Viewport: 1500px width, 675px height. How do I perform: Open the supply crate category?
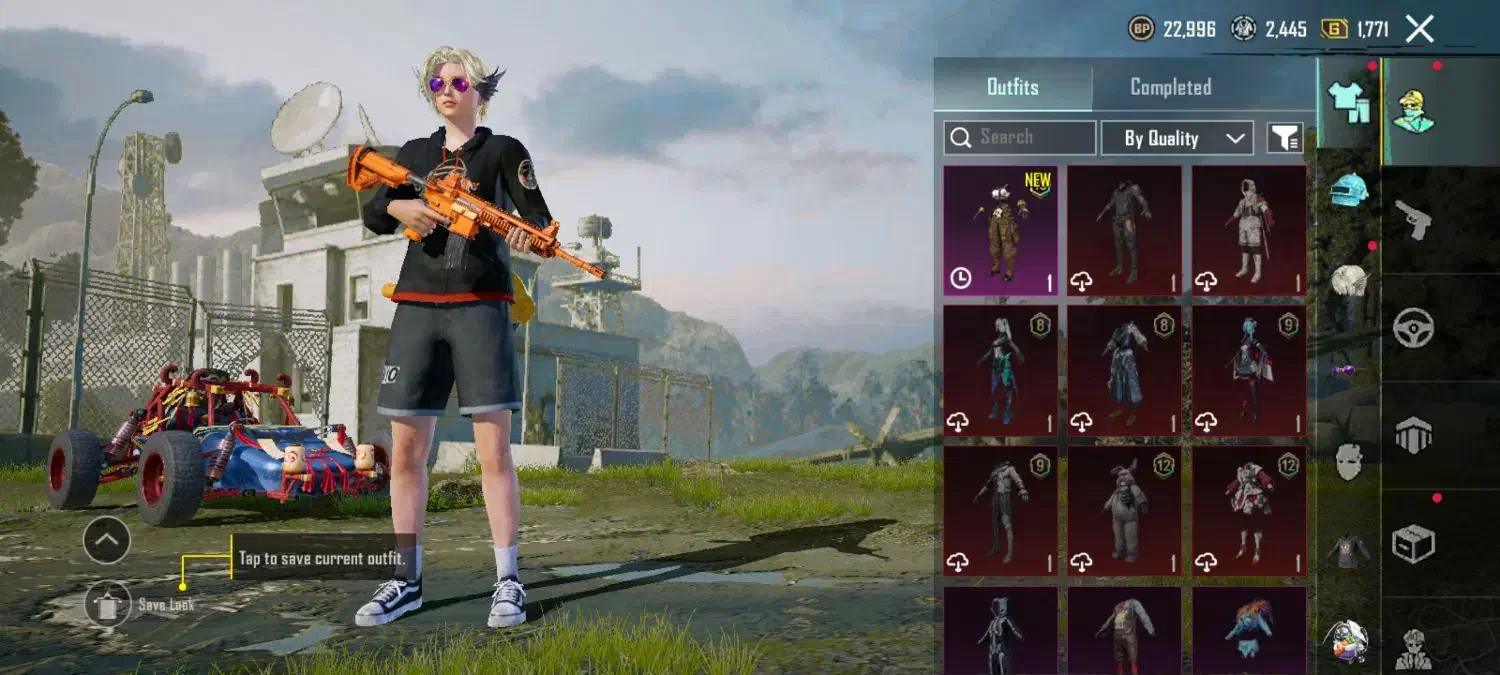pyautogui.click(x=1413, y=544)
